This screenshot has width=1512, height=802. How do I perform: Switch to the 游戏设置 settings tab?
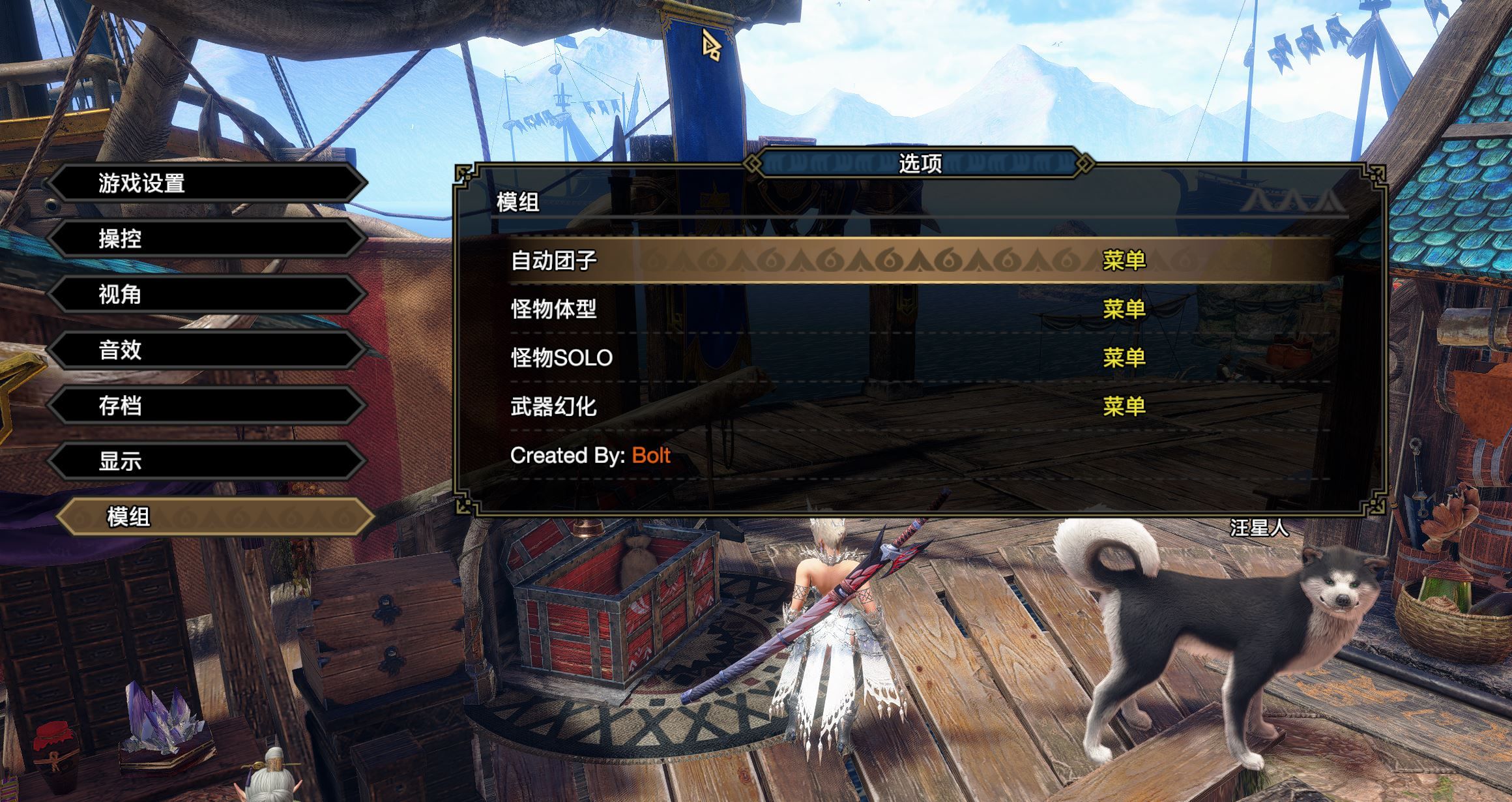click(209, 185)
